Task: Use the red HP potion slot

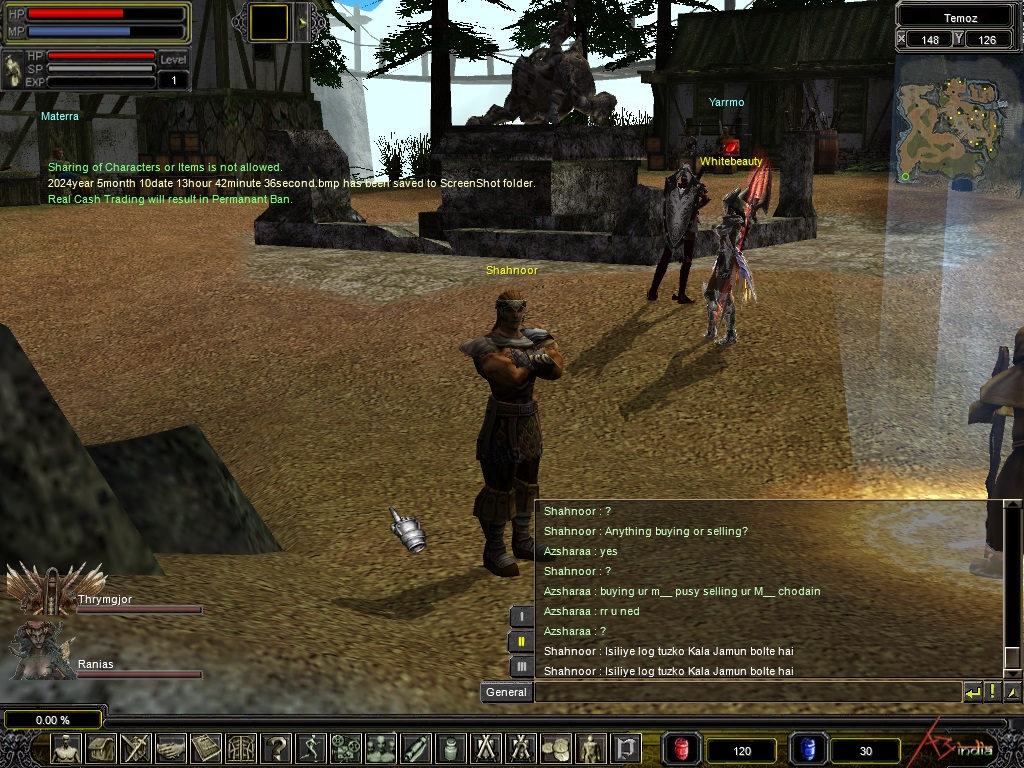Action: tap(682, 748)
